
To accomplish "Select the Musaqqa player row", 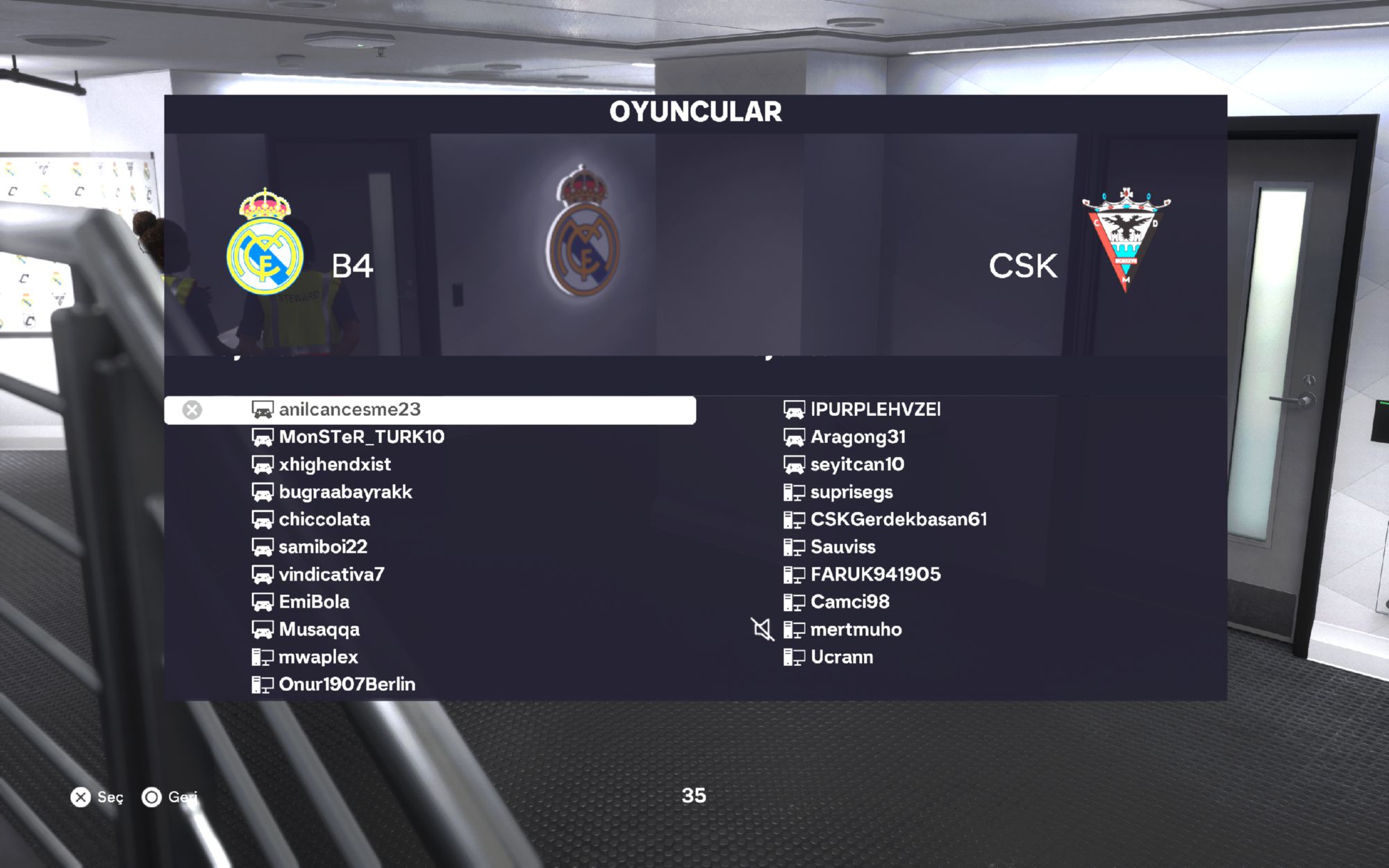I will (319, 630).
